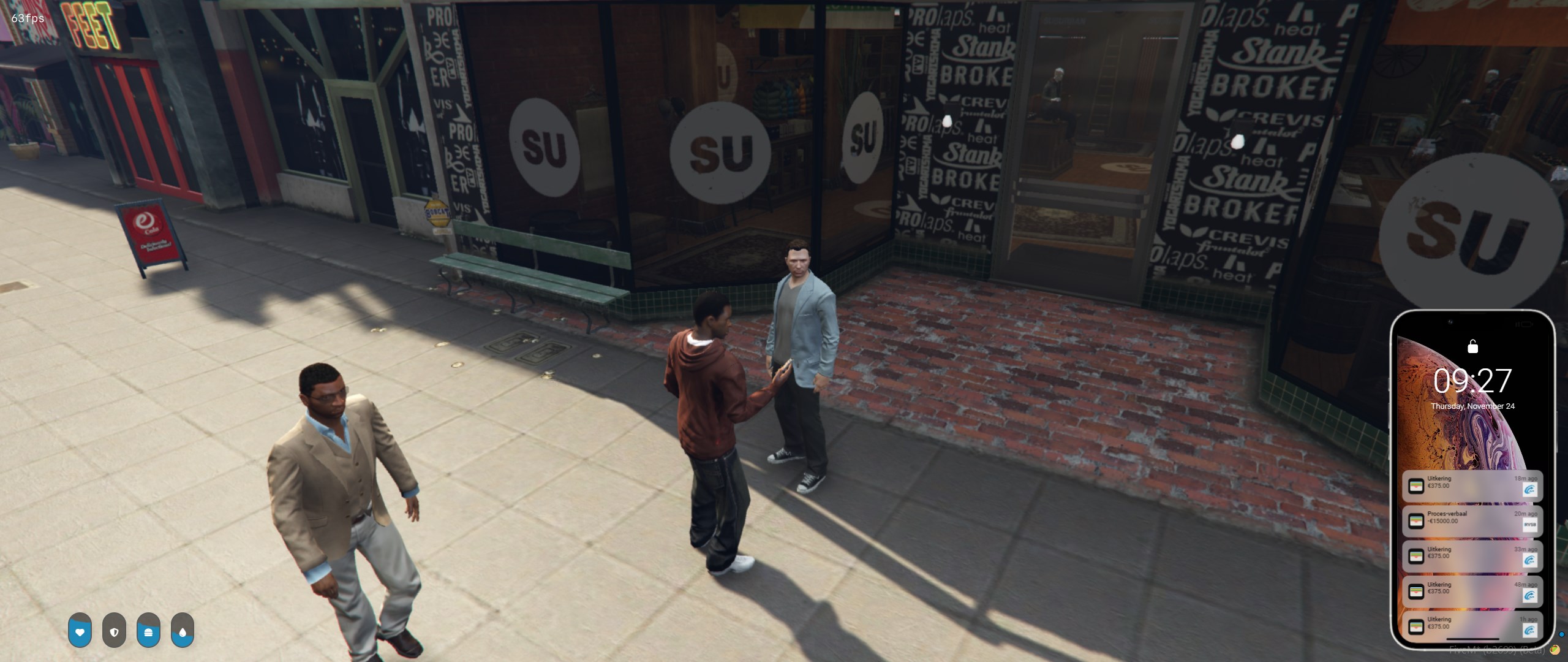The image size is (1568, 662).
Task: Open the Uitkering notification from 48m ago
Action: click(x=1471, y=592)
